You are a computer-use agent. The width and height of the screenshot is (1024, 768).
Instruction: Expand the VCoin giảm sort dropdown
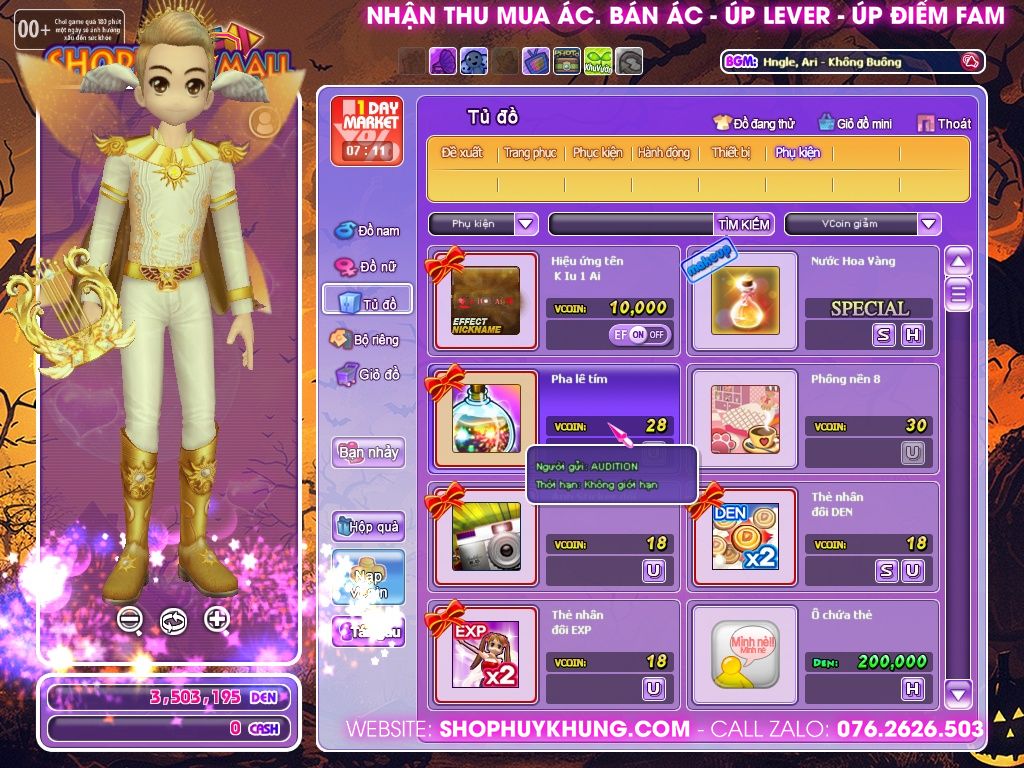pyautogui.click(x=929, y=224)
